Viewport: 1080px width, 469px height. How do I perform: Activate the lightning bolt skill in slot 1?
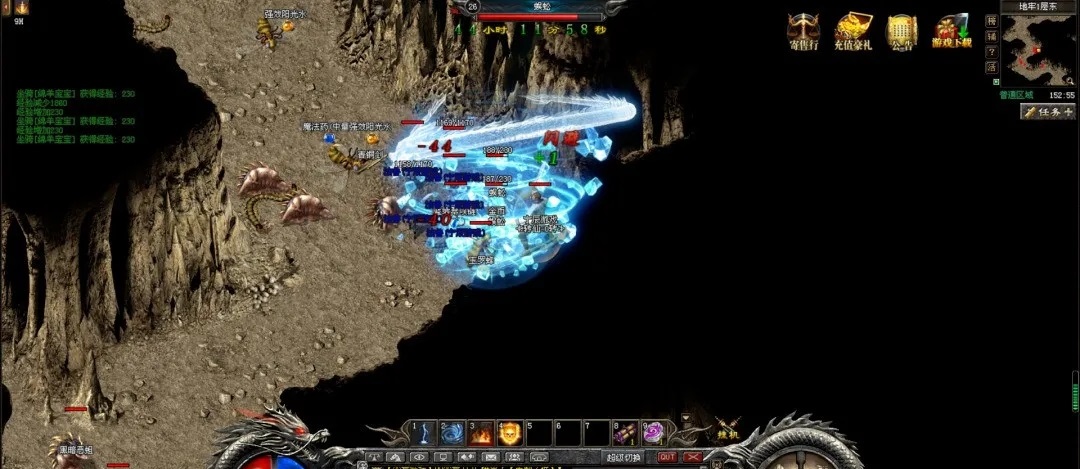coord(423,433)
